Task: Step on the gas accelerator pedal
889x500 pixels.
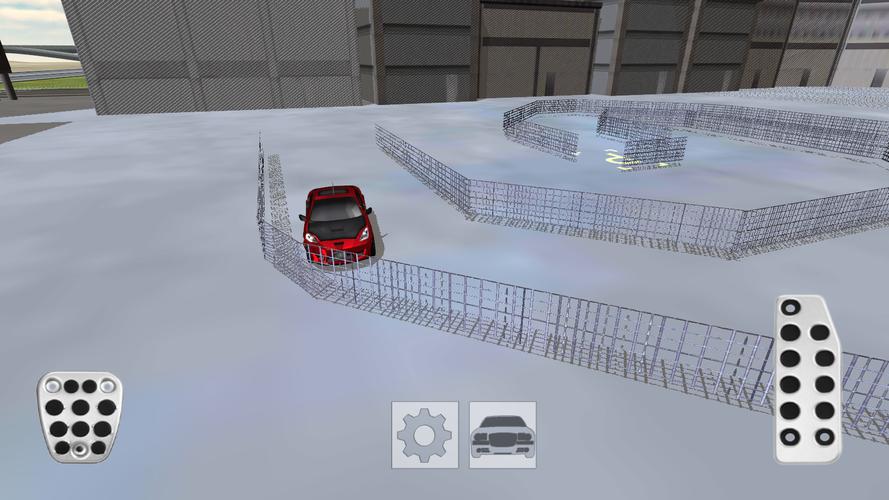Action: pos(807,379)
